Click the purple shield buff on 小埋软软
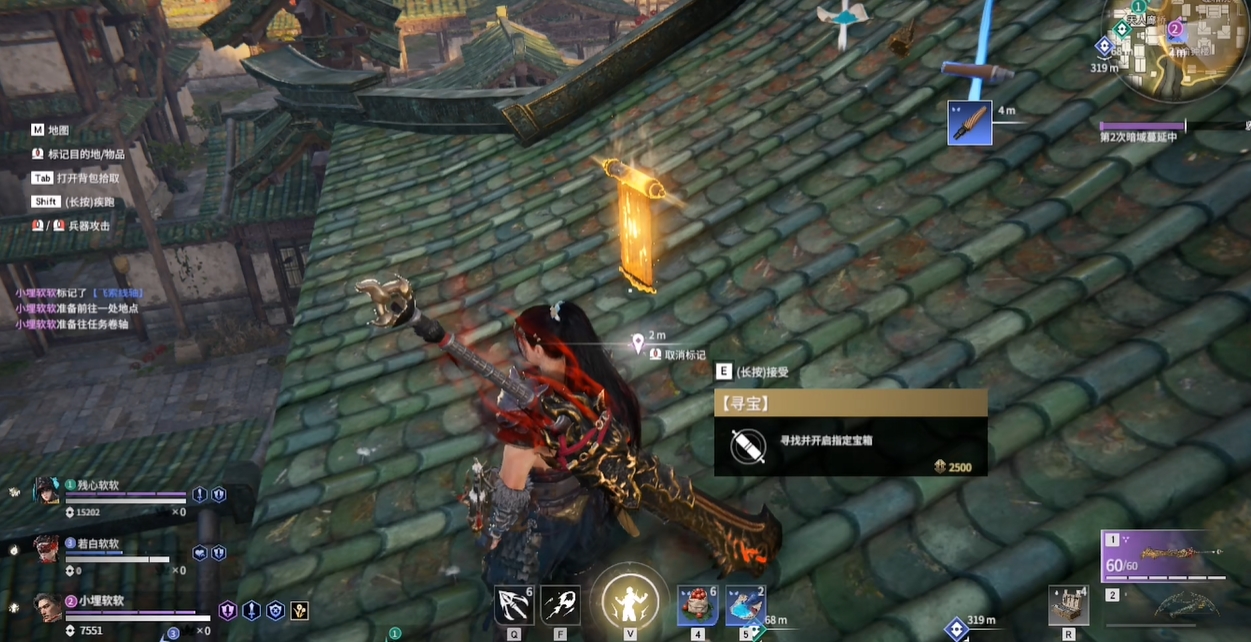This screenshot has height=642, width=1251. 228,610
